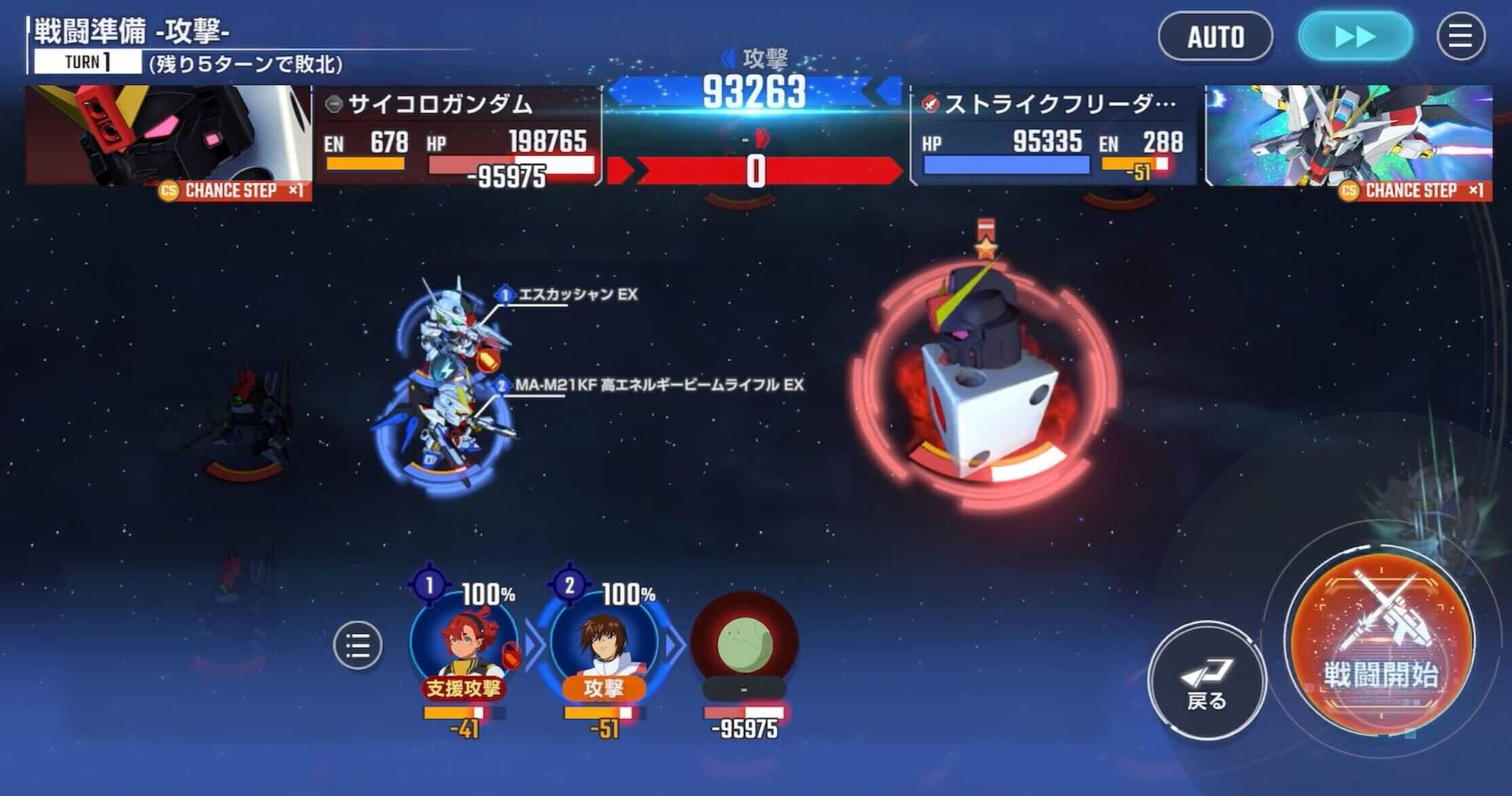Toggle AUTO battle mode

(x=1215, y=37)
